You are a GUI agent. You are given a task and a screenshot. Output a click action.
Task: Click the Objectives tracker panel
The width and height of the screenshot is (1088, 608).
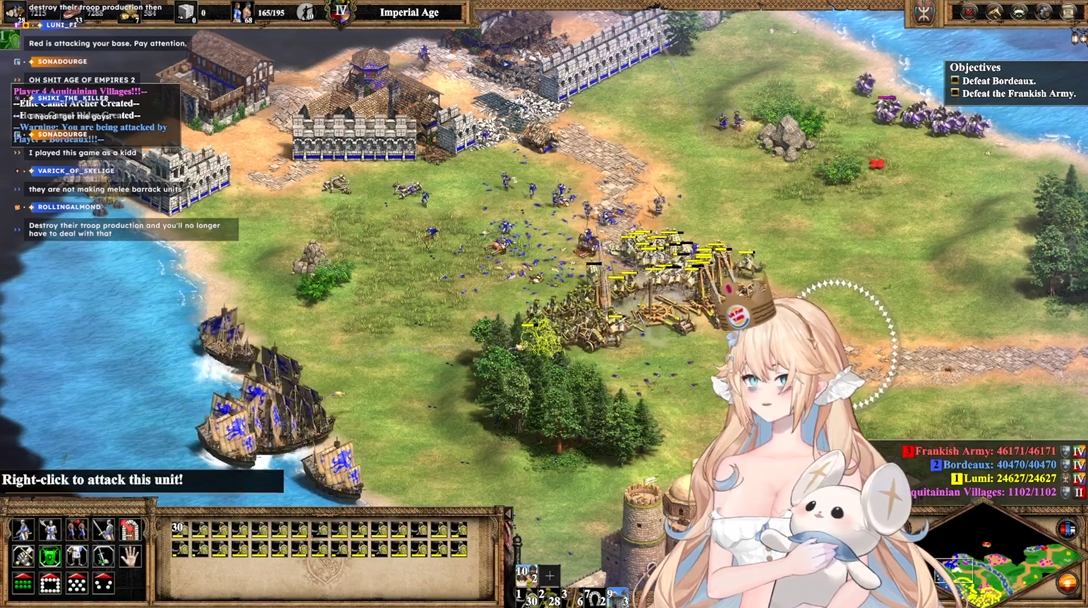pyautogui.click(x=1013, y=81)
